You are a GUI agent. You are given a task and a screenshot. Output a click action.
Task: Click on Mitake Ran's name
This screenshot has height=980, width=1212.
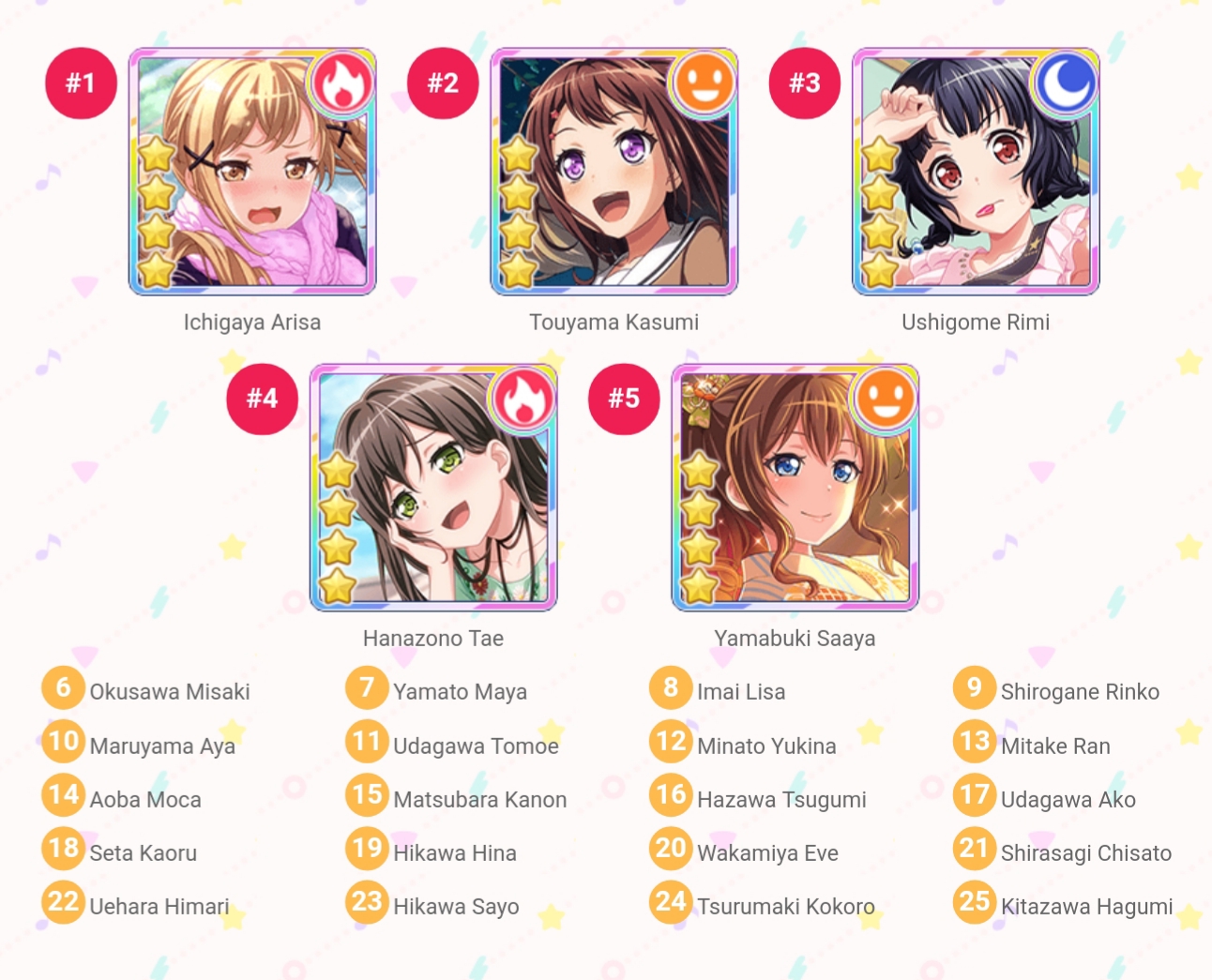1054,746
